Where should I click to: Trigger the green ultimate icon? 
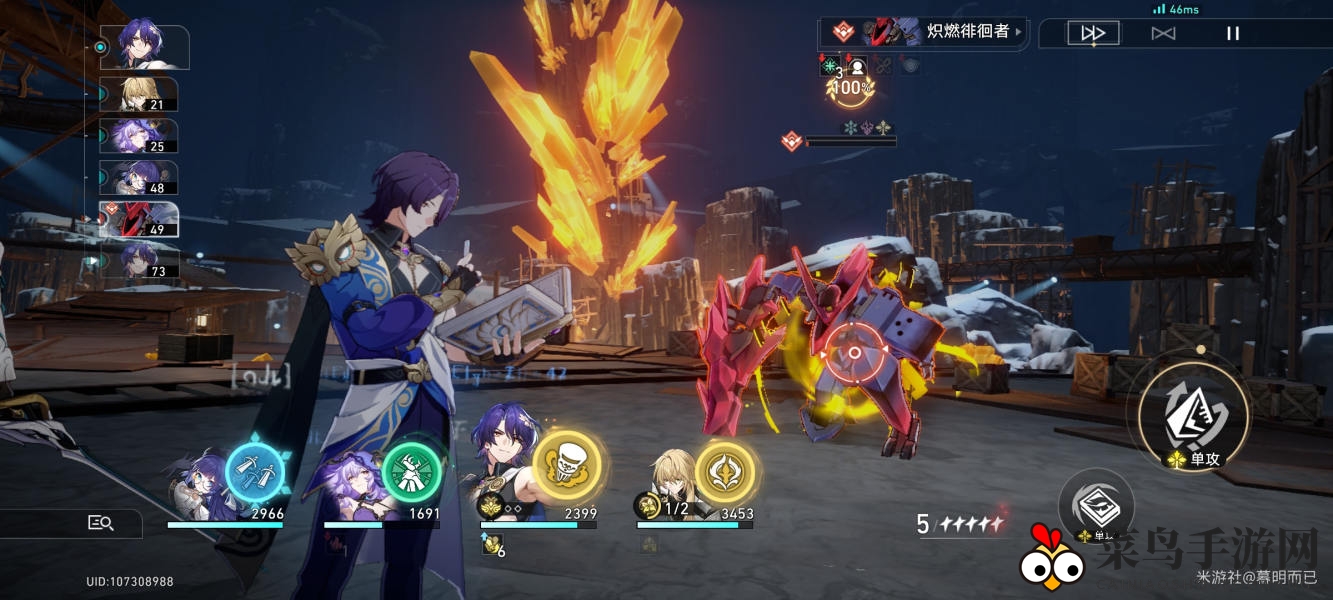[411, 470]
